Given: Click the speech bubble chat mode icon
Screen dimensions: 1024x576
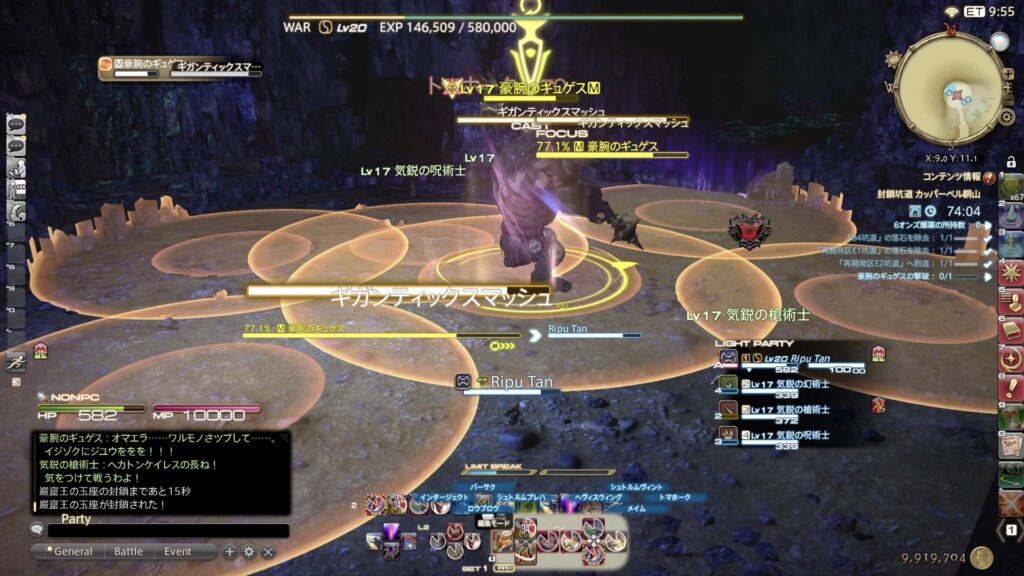Looking at the screenshot, I should click(37, 529).
